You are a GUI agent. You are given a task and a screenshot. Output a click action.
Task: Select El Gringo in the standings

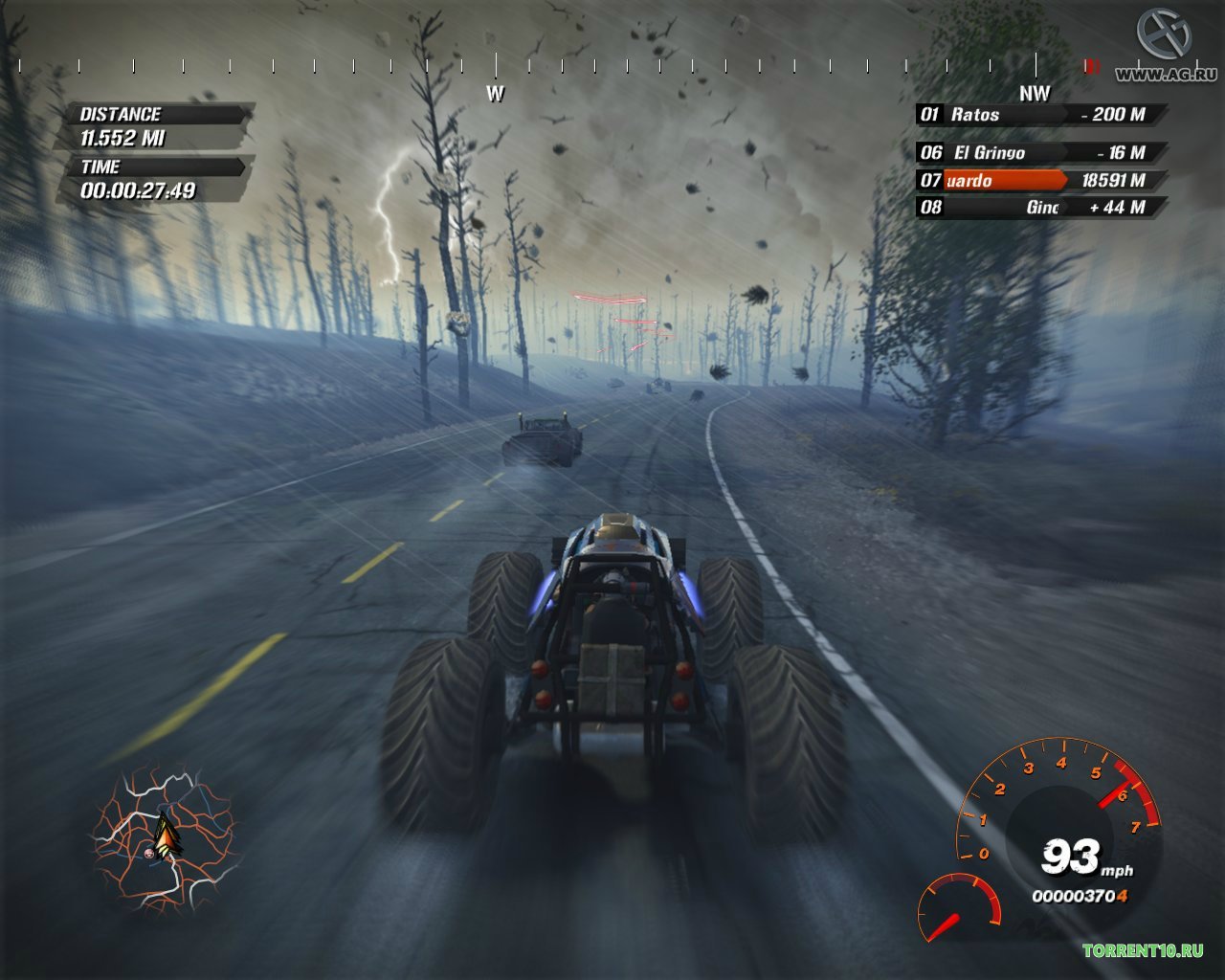pos(1040,153)
